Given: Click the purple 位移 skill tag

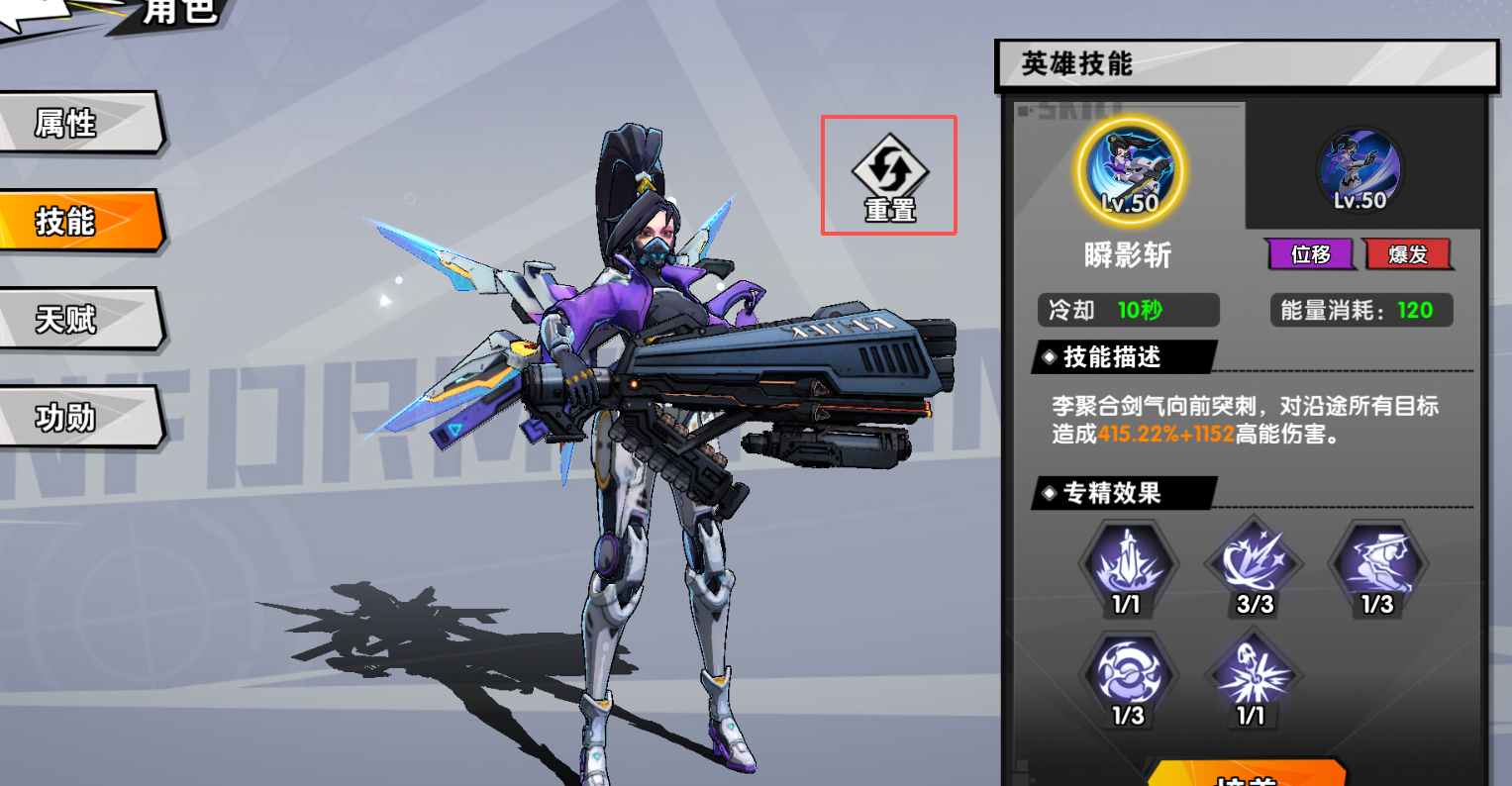Looking at the screenshot, I should click(1311, 253).
